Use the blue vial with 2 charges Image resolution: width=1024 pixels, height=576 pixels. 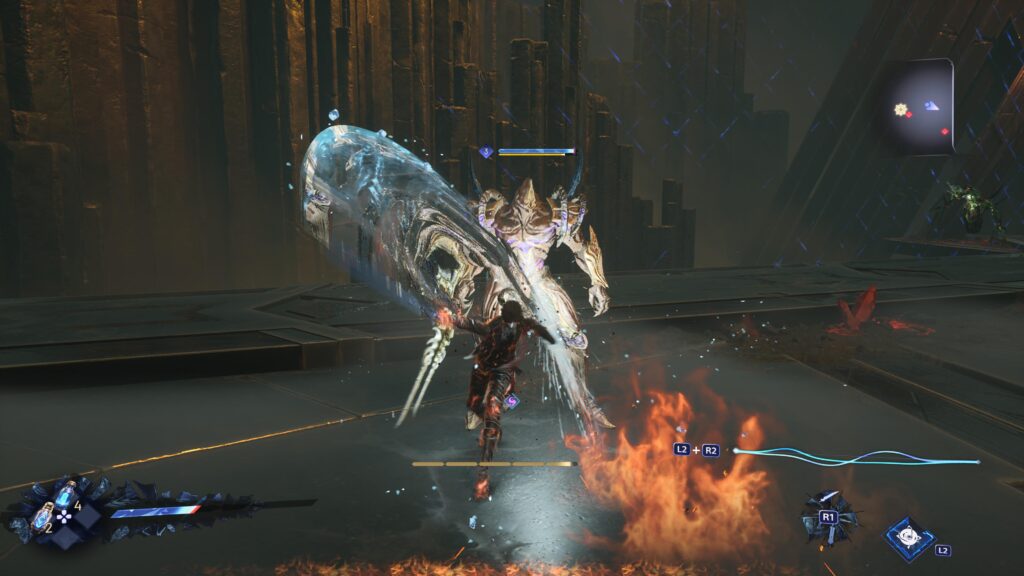[x=43, y=516]
